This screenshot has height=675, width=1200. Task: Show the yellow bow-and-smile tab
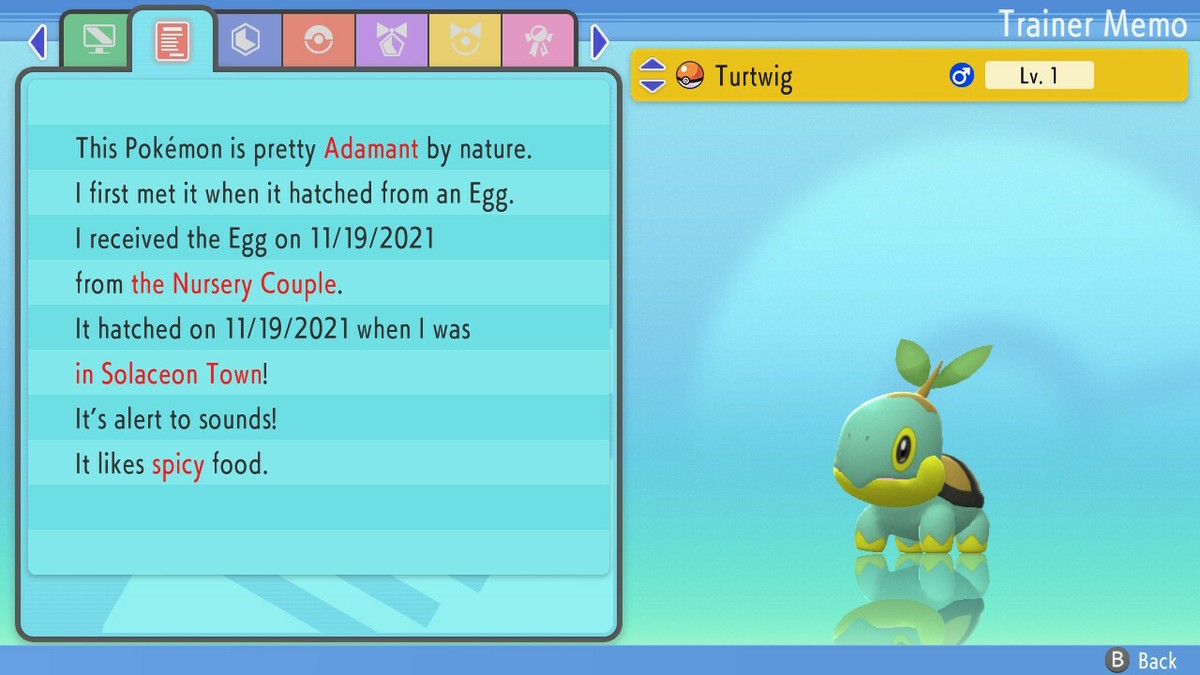(x=465, y=40)
